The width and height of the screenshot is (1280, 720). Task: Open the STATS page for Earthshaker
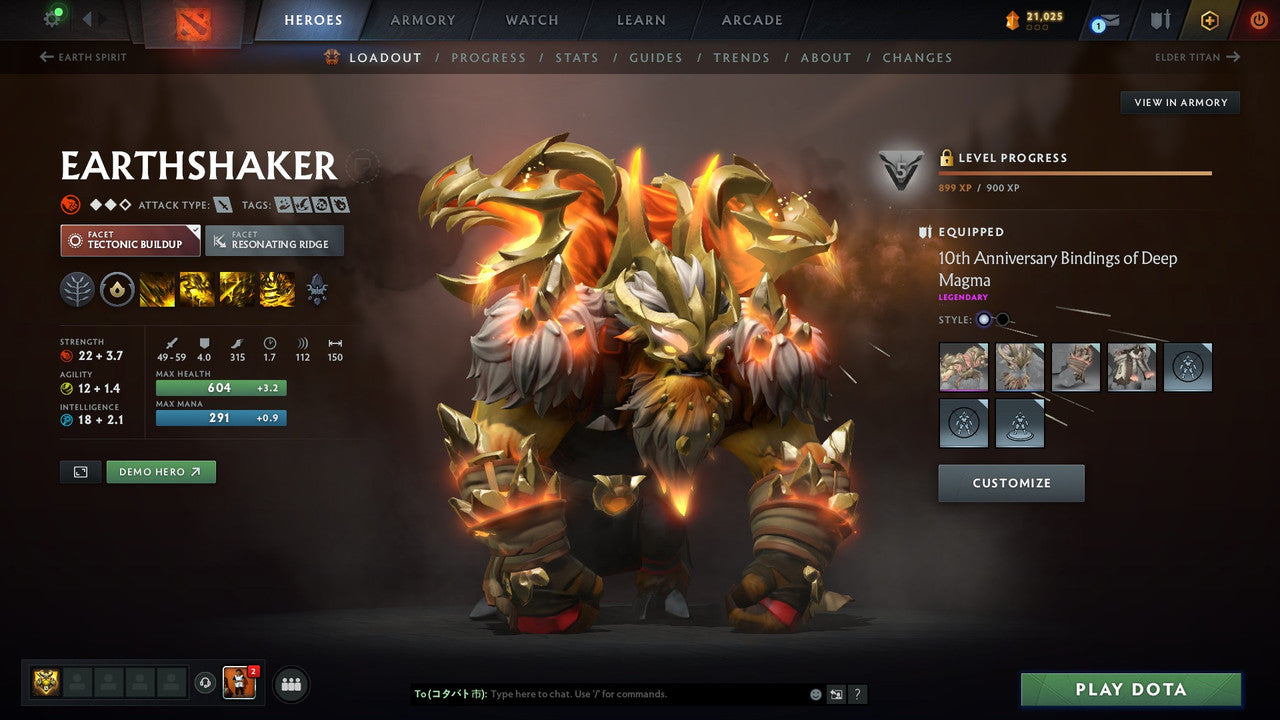tap(577, 57)
